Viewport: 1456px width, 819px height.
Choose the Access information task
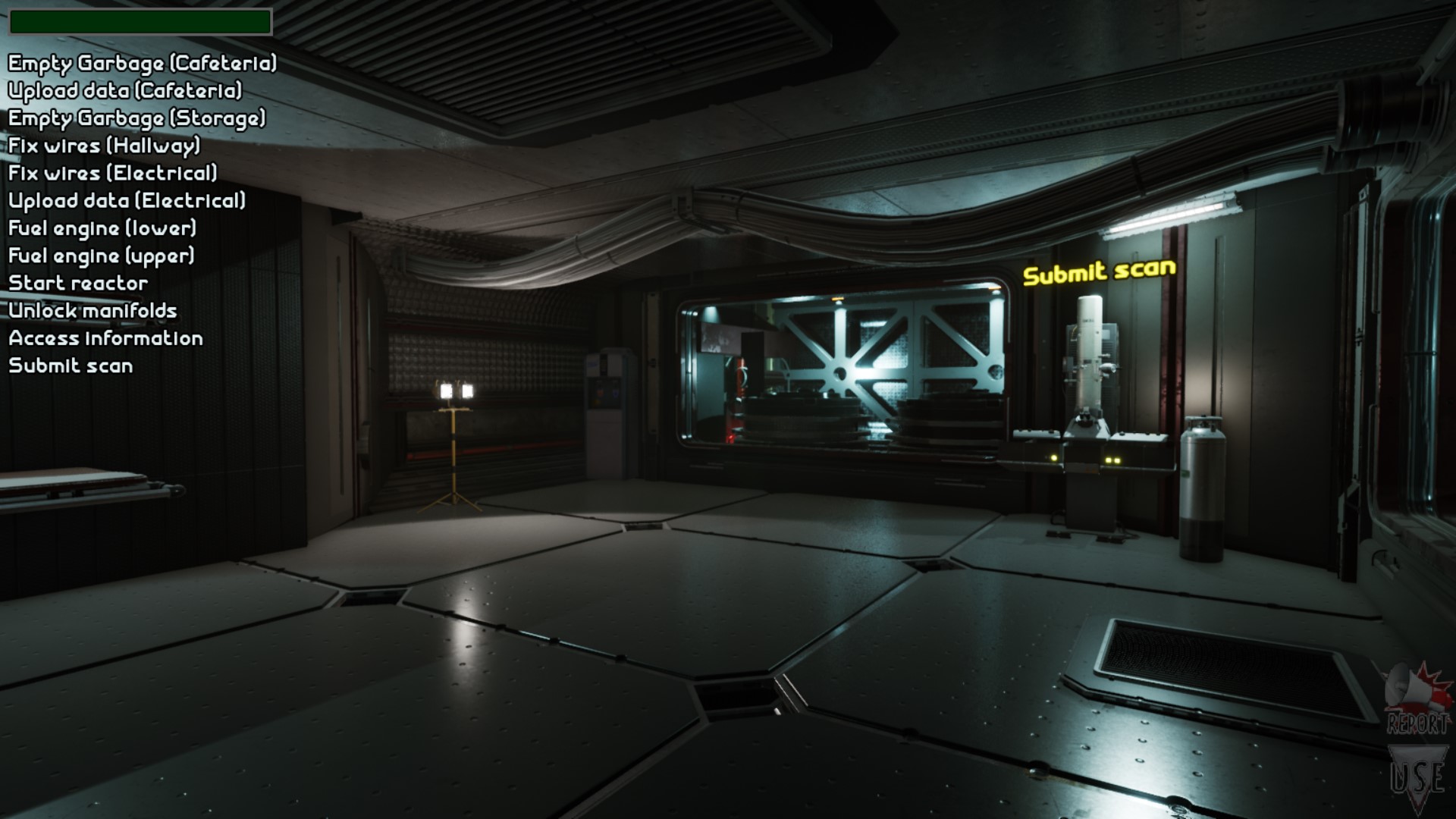point(105,338)
